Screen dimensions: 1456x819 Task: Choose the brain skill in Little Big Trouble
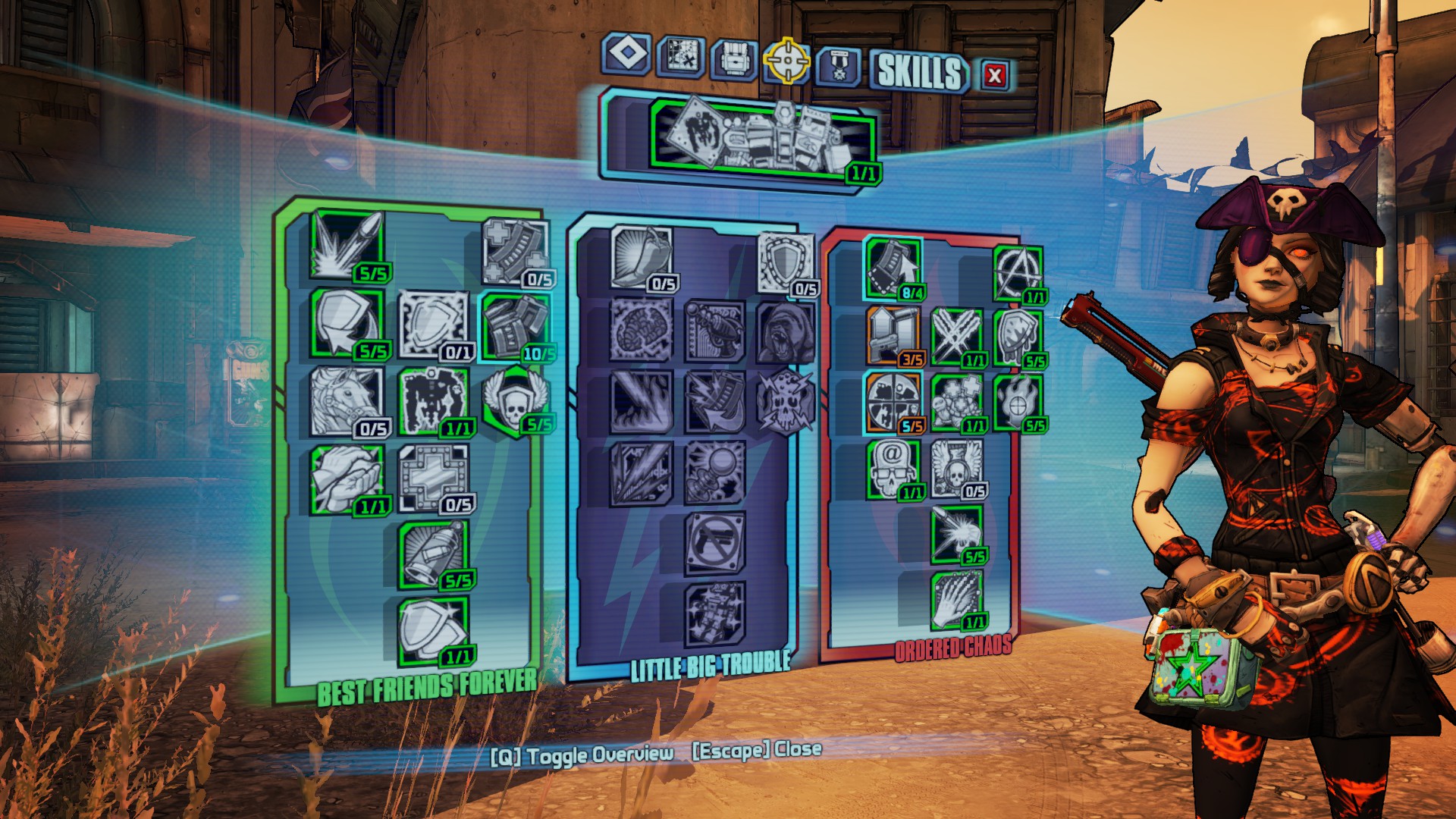(x=641, y=330)
